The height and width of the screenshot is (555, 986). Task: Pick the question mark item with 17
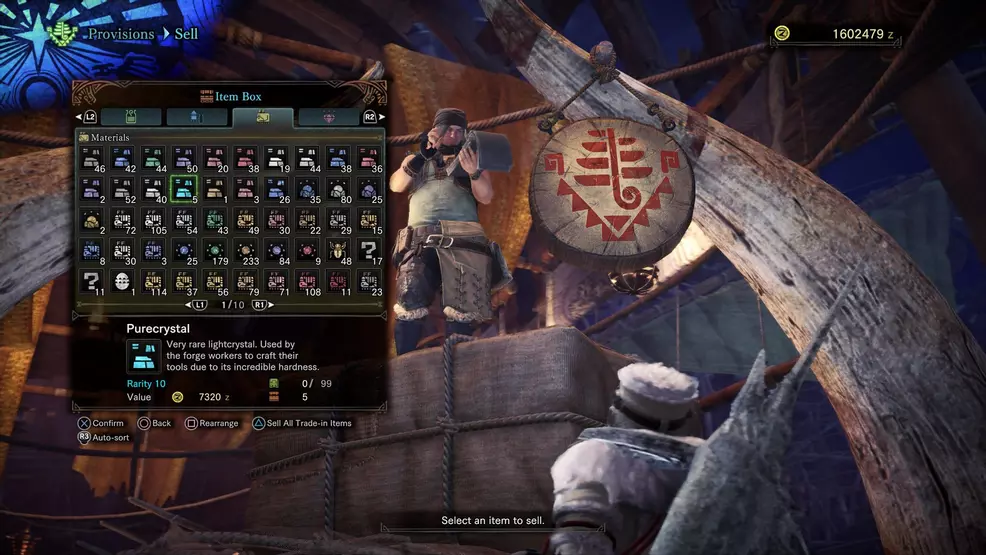369,251
